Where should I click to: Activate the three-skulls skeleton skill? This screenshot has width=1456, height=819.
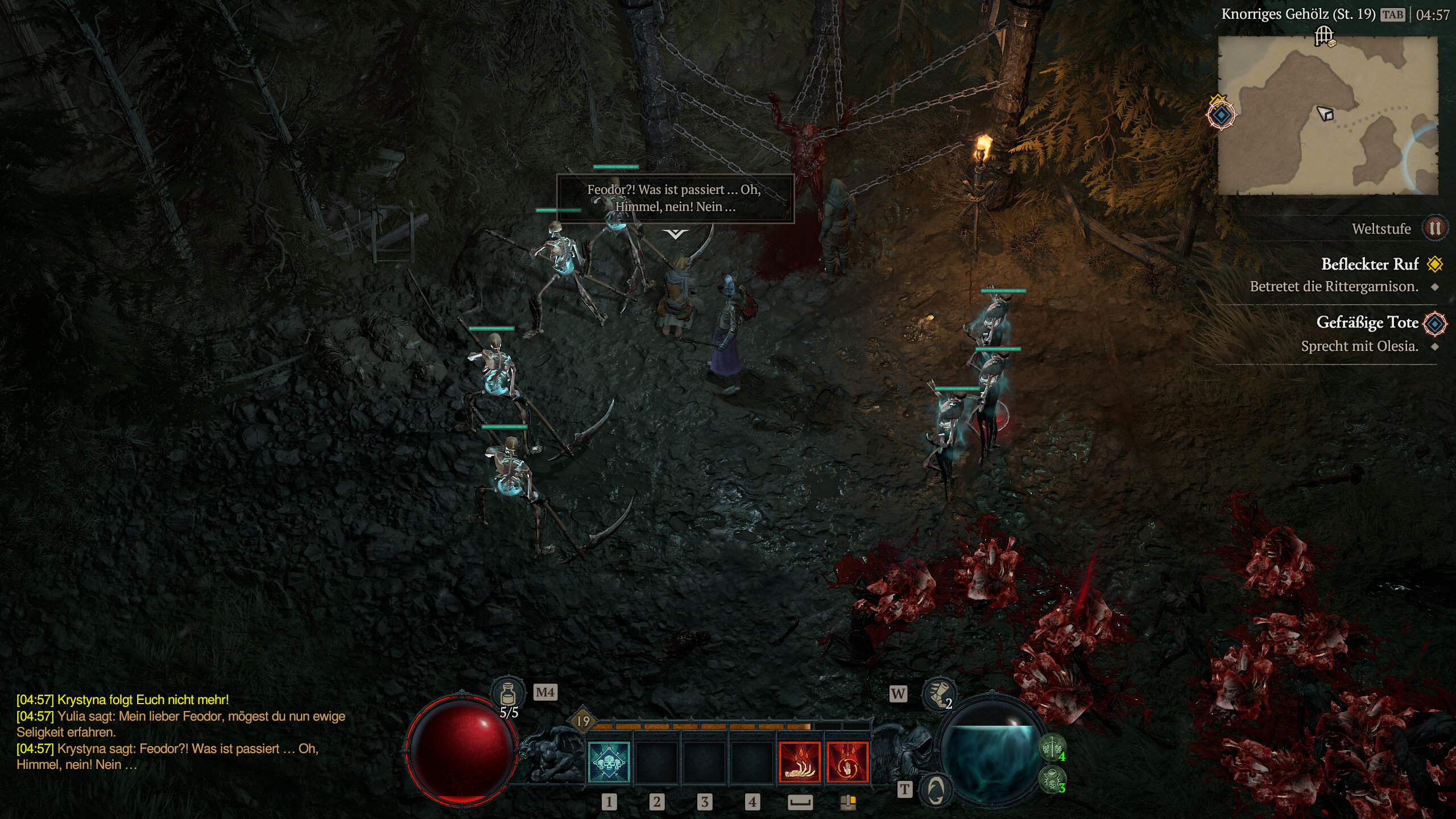coord(609,763)
